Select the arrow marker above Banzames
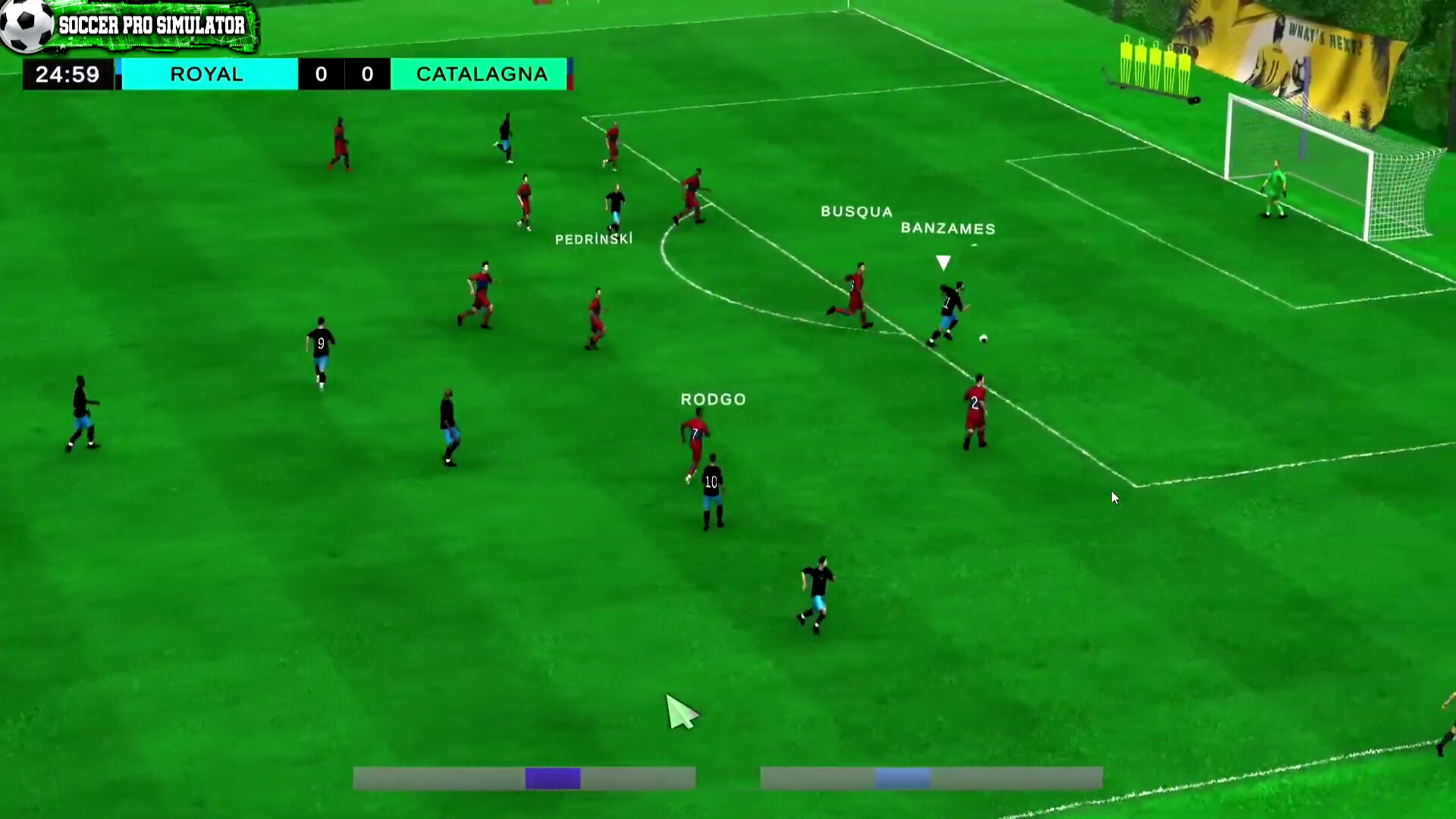The height and width of the screenshot is (819, 1456). click(943, 262)
